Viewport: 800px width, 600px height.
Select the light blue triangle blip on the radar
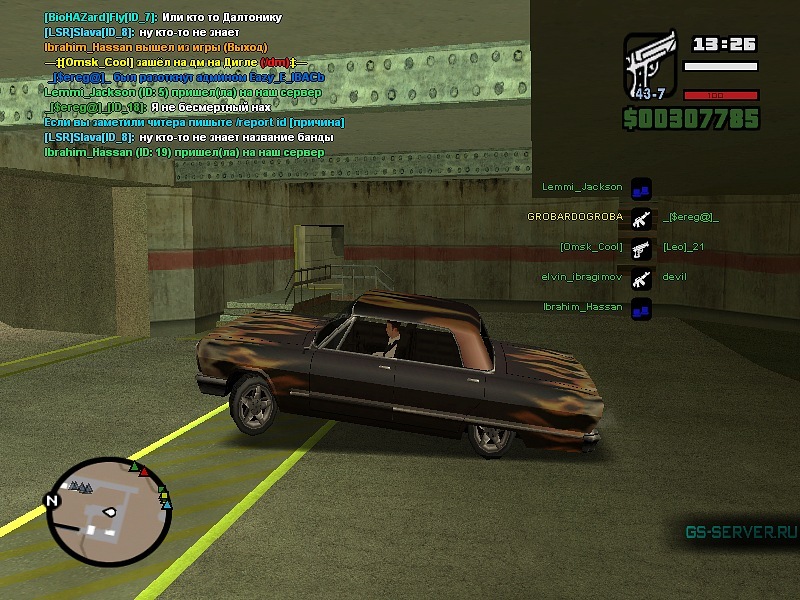(166, 505)
